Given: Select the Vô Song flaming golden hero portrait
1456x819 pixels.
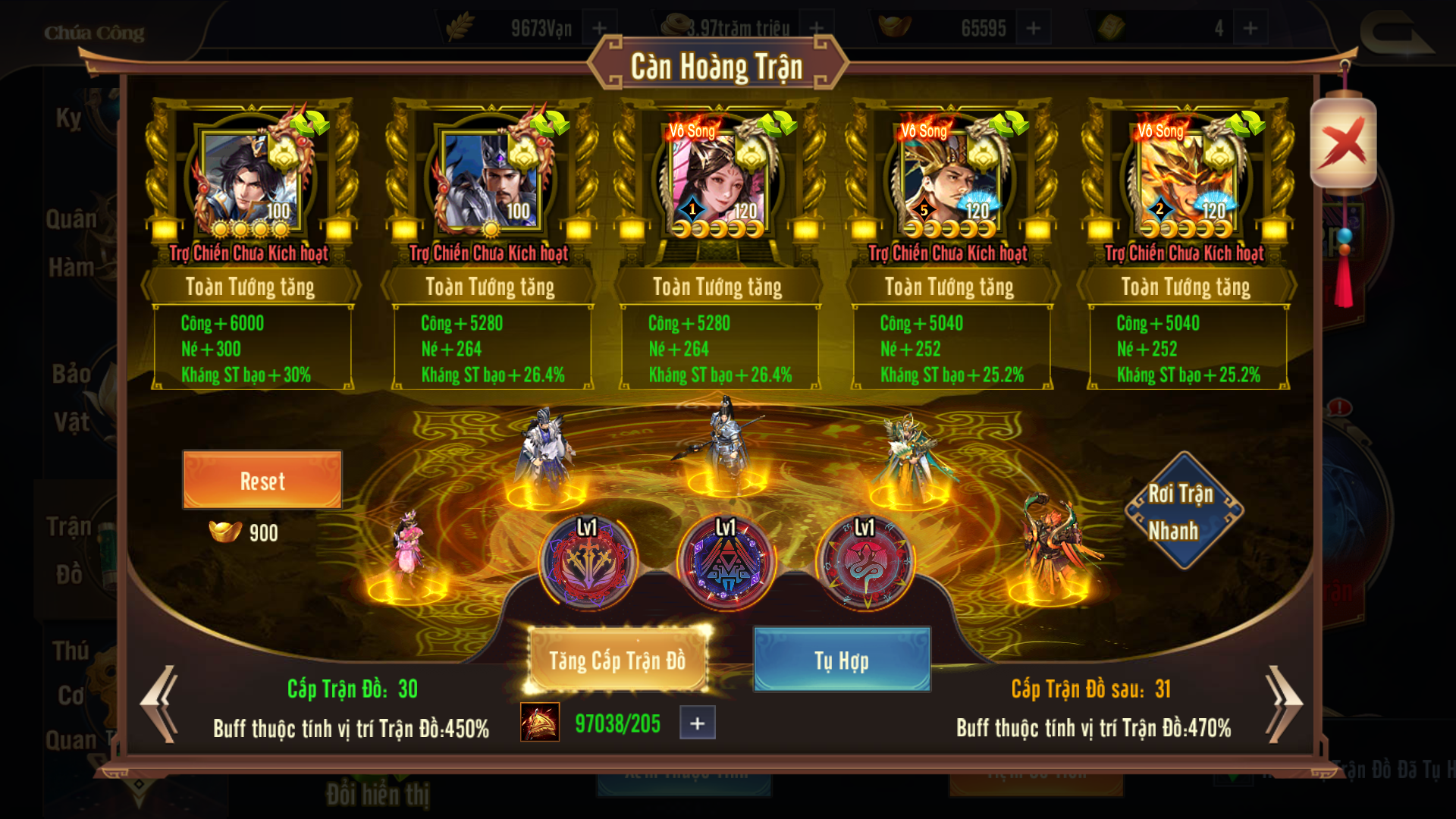Looking at the screenshot, I should click(x=1185, y=182).
